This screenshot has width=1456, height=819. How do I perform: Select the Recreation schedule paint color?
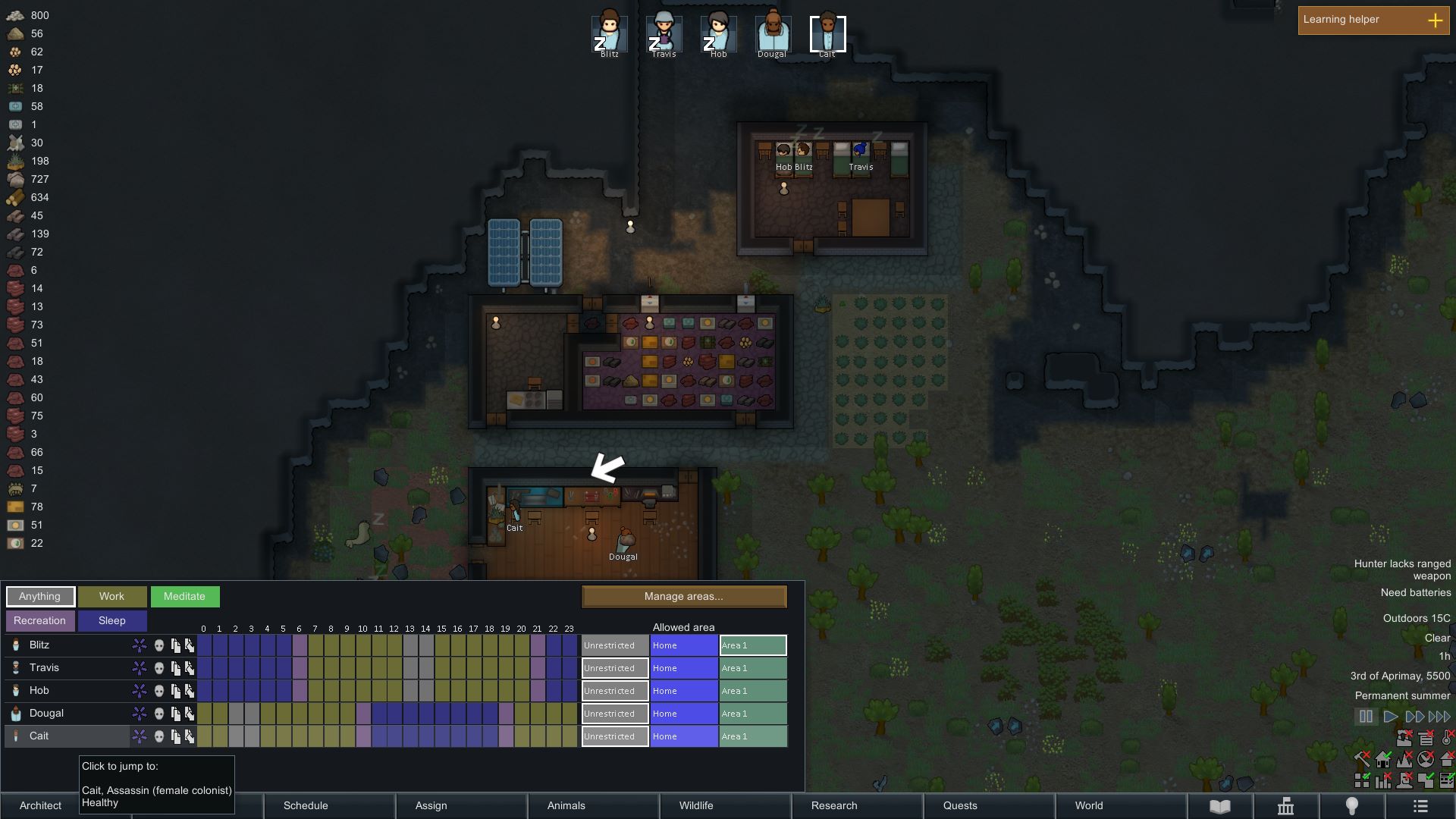tap(39, 620)
